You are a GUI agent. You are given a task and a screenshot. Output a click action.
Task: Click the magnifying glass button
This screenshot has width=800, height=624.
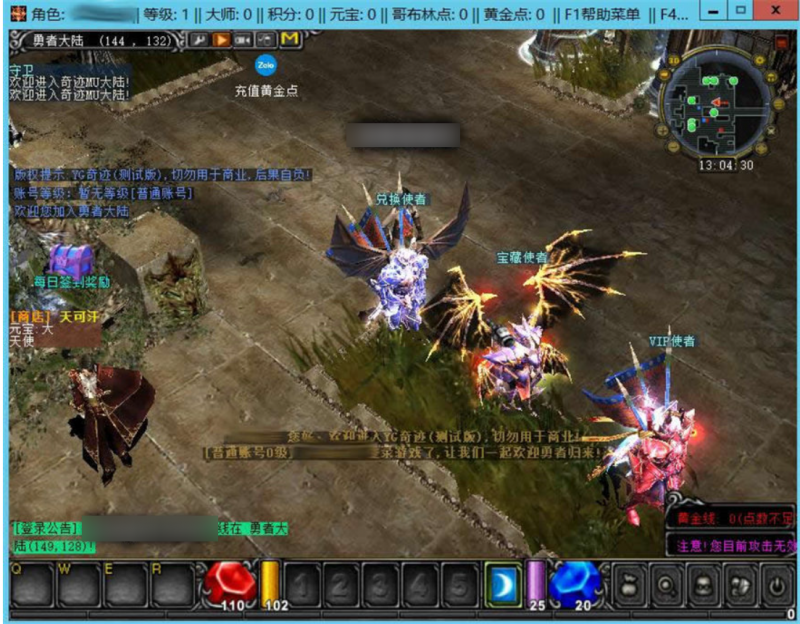pos(665,584)
